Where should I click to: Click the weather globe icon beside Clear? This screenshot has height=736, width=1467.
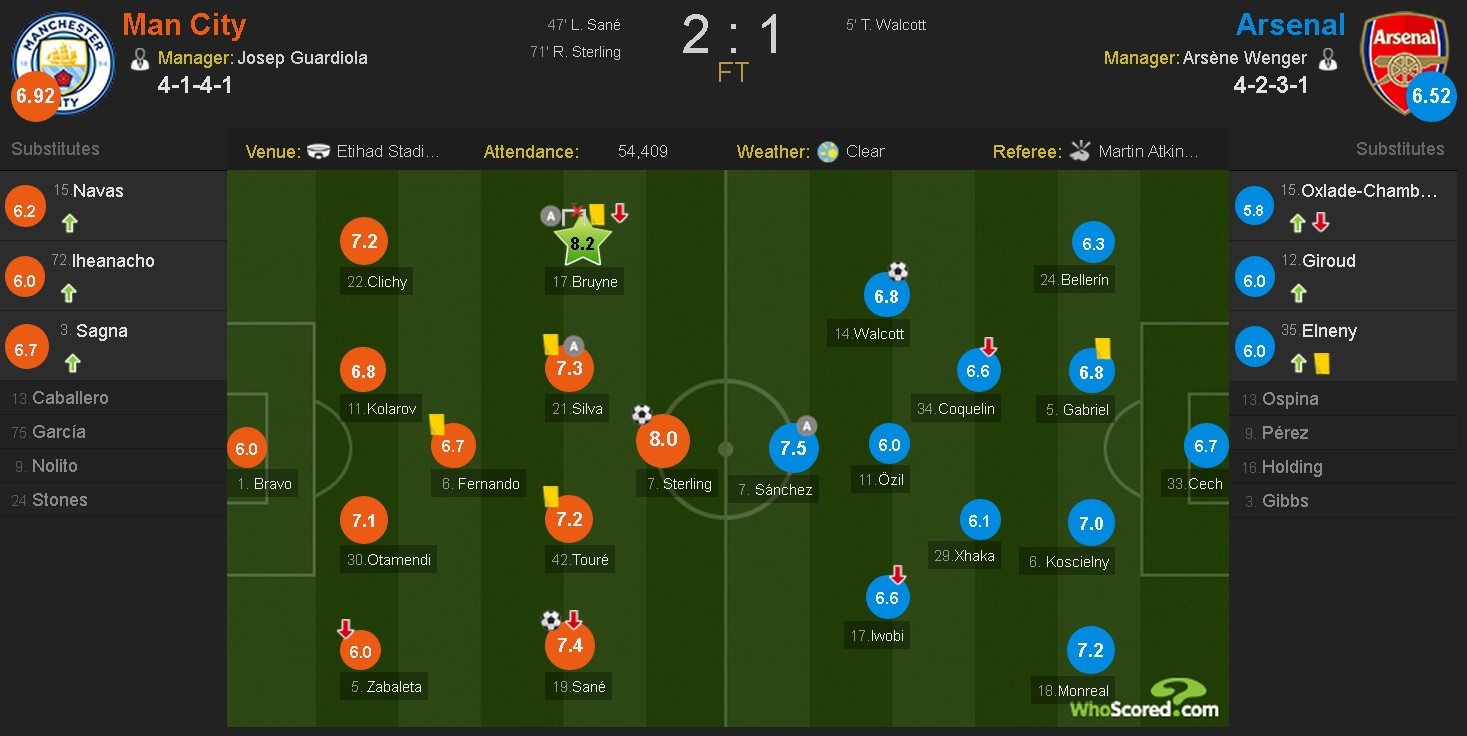(x=829, y=150)
